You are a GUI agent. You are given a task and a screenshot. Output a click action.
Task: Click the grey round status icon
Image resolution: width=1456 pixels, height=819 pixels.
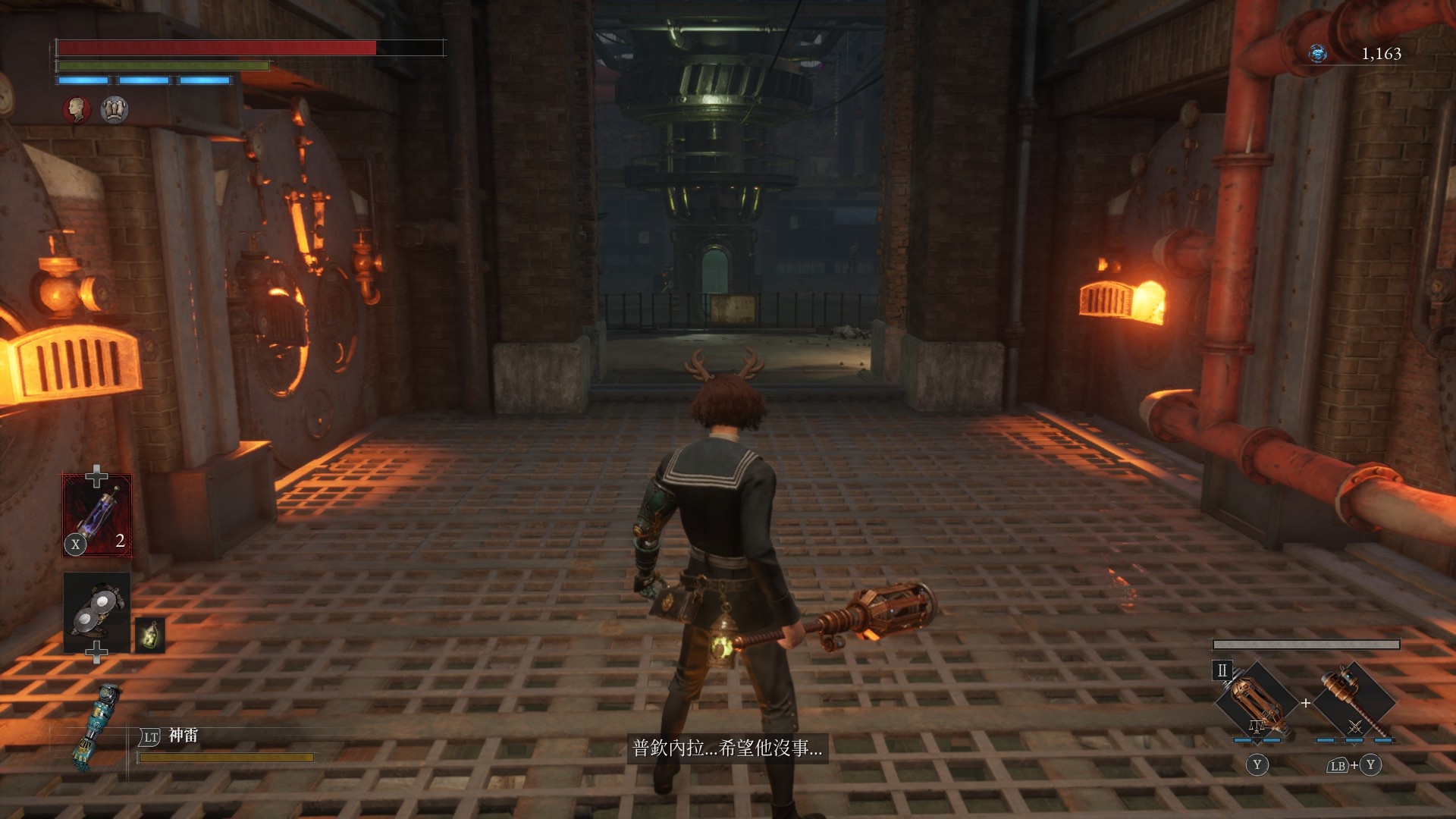click(115, 110)
